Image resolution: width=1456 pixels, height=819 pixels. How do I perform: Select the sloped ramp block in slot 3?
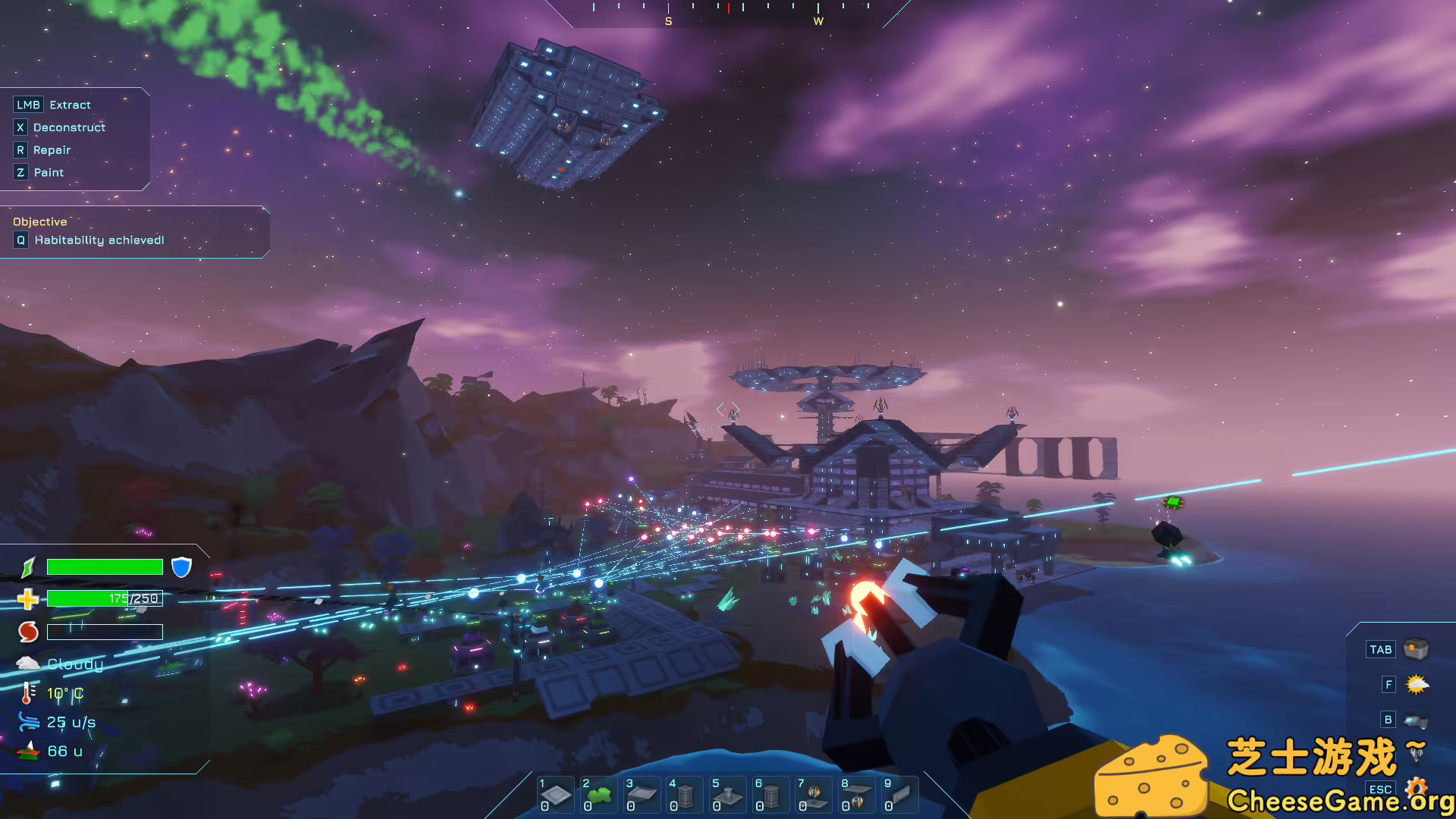[642, 795]
